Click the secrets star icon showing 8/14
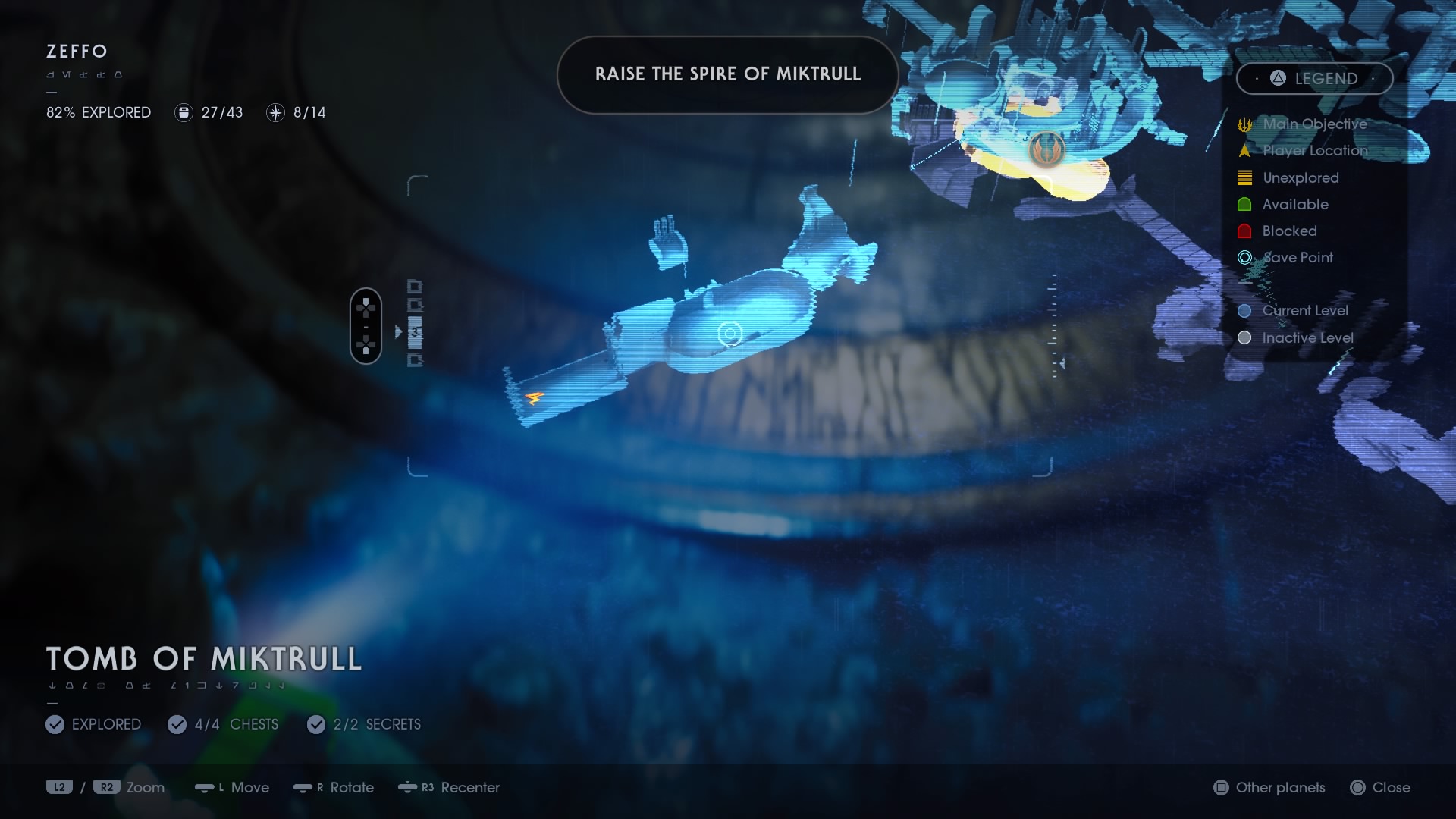The width and height of the screenshot is (1456, 819). (x=275, y=112)
